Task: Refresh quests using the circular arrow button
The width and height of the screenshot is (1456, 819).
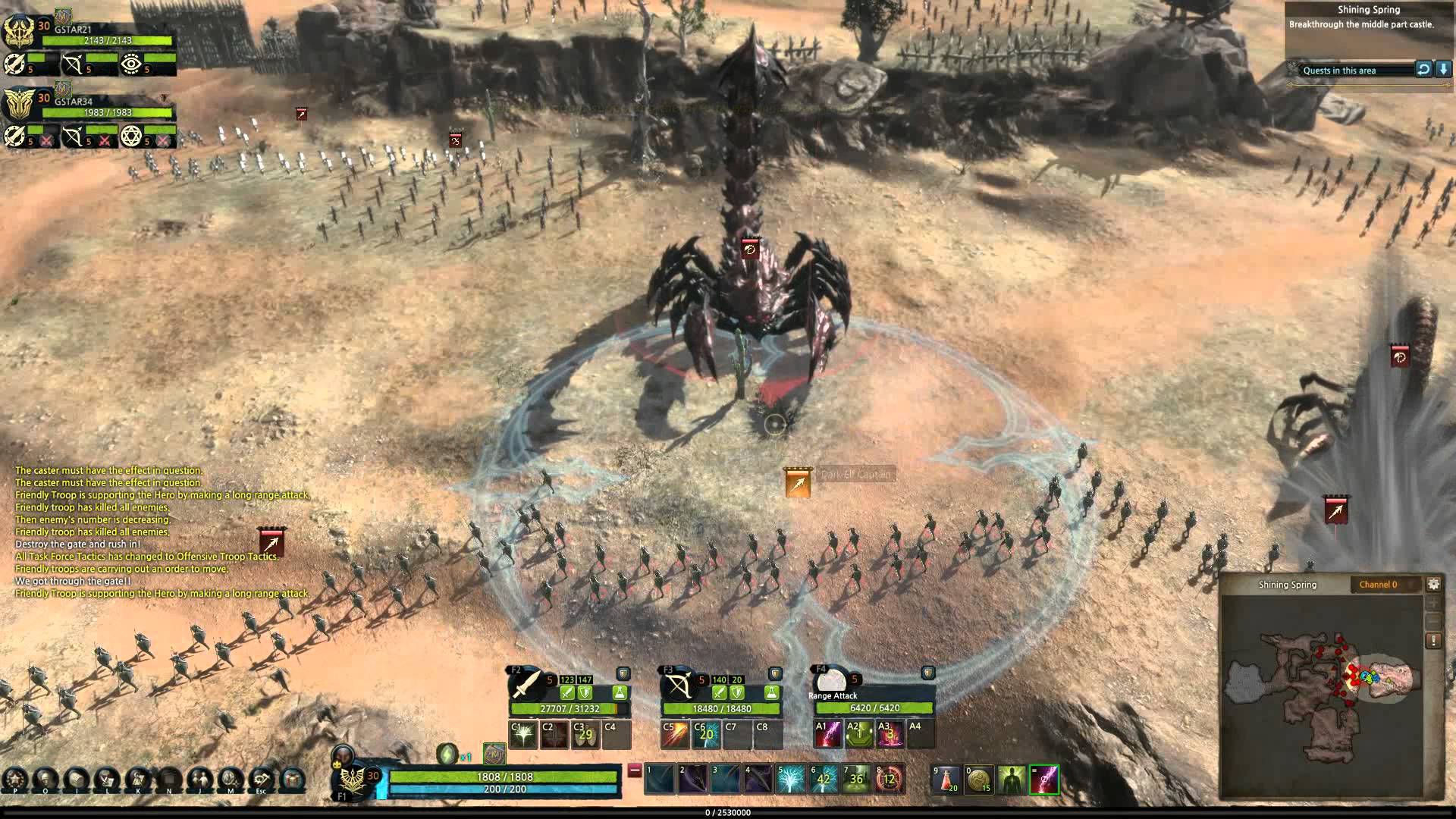Action: pos(1423,71)
